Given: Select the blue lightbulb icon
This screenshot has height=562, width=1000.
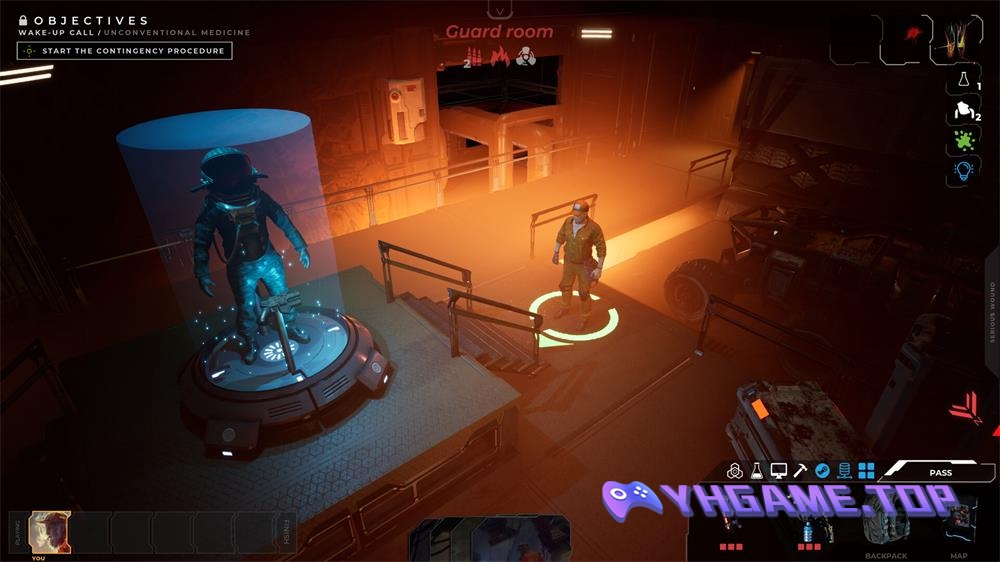Looking at the screenshot, I should (x=964, y=171).
